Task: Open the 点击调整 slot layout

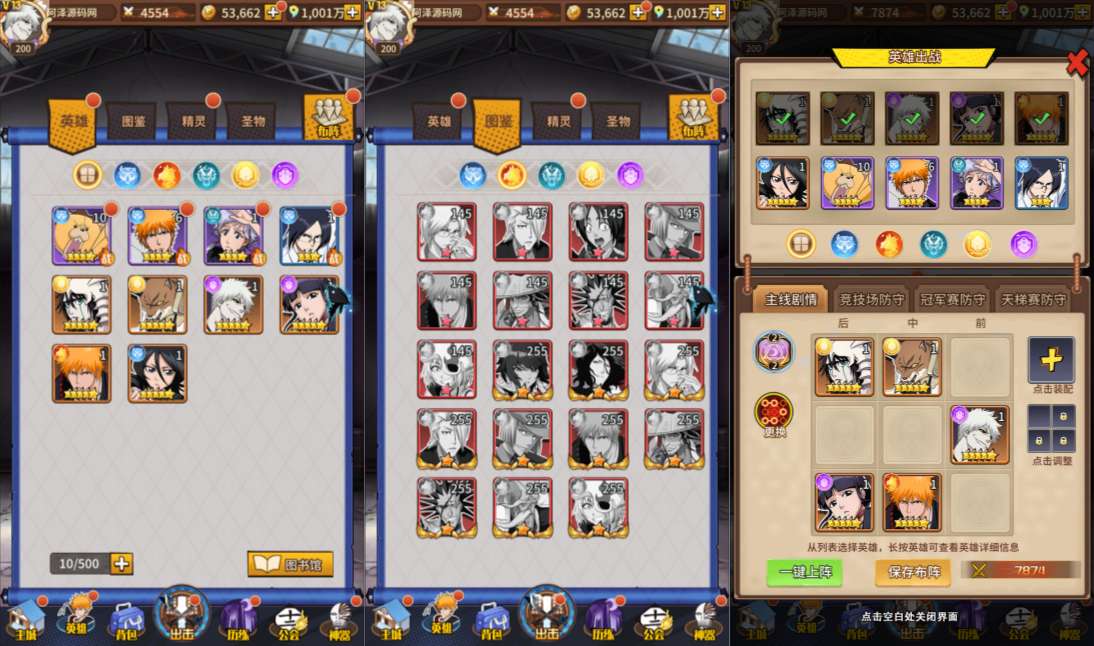Action: (1051, 428)
